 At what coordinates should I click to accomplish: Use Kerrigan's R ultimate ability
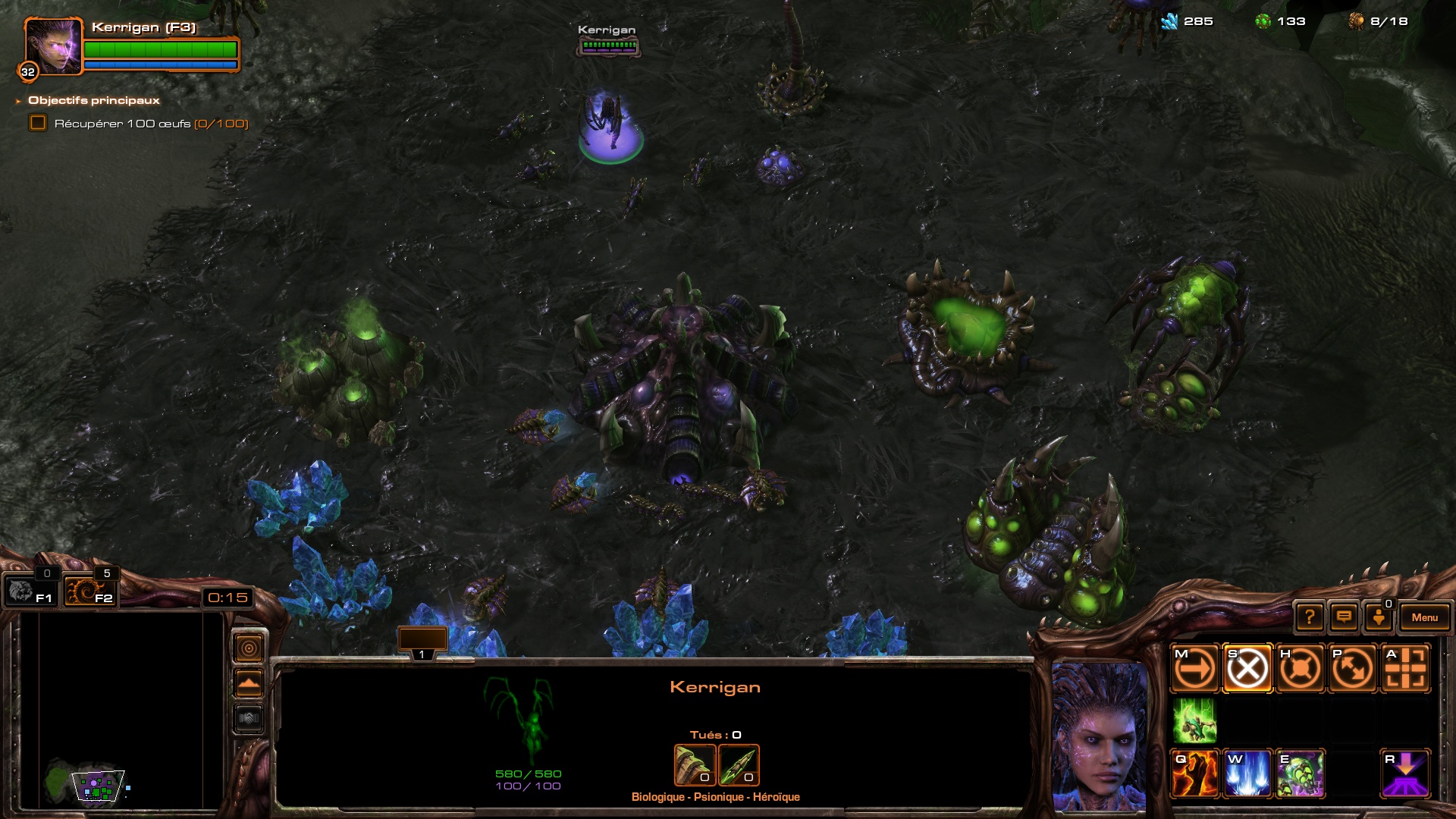coord(1405,774)
